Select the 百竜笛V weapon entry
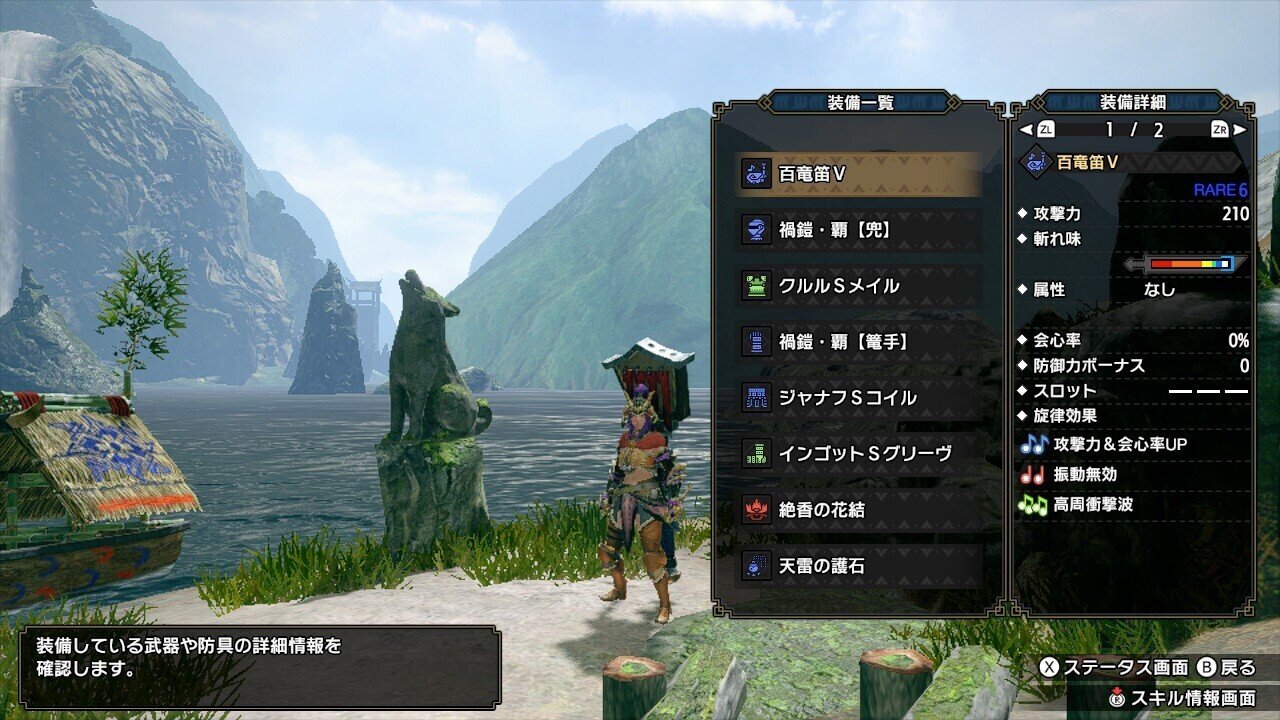The width and height of the screenshot is (1280, 720). pos(858,174)
